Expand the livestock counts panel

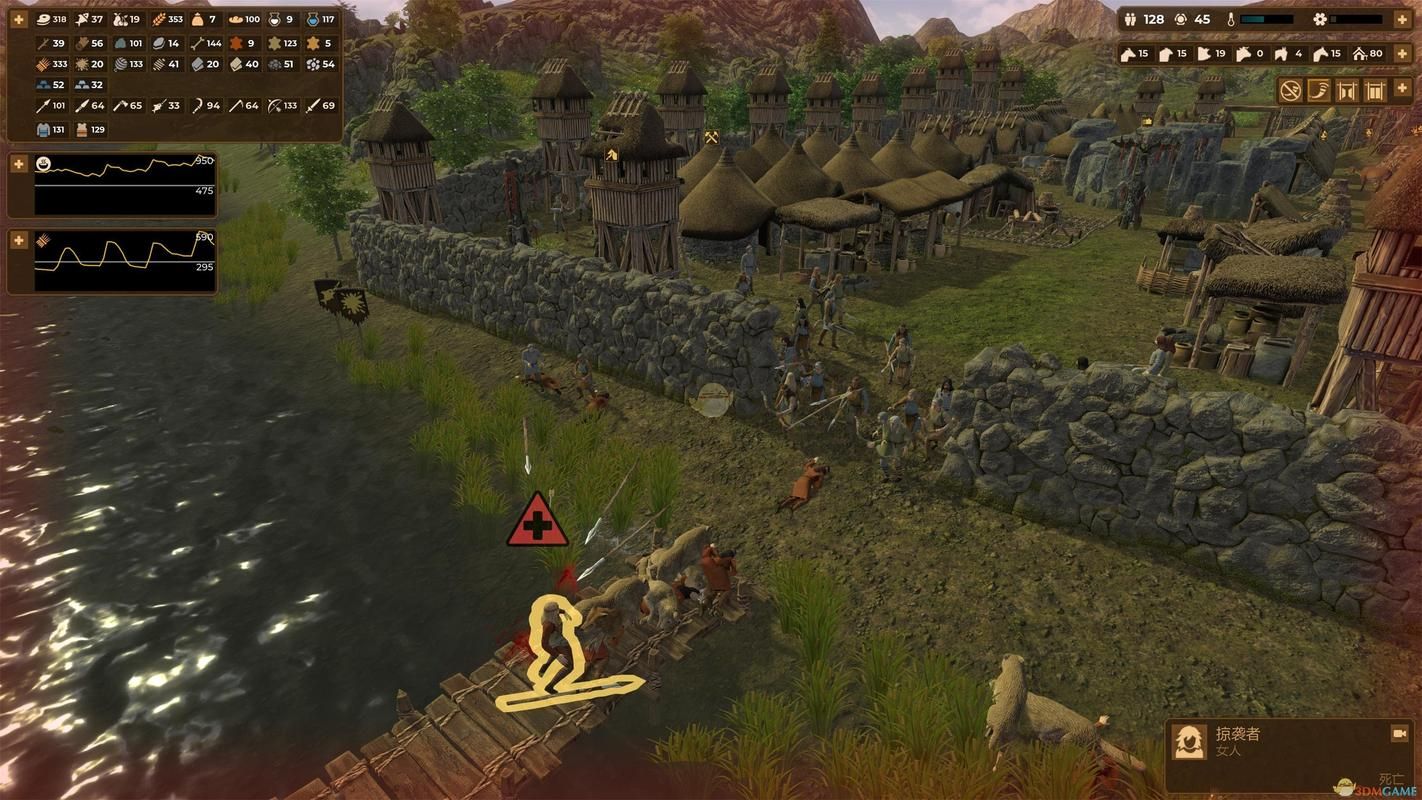pyautogui.click(x=1401, y=53)
